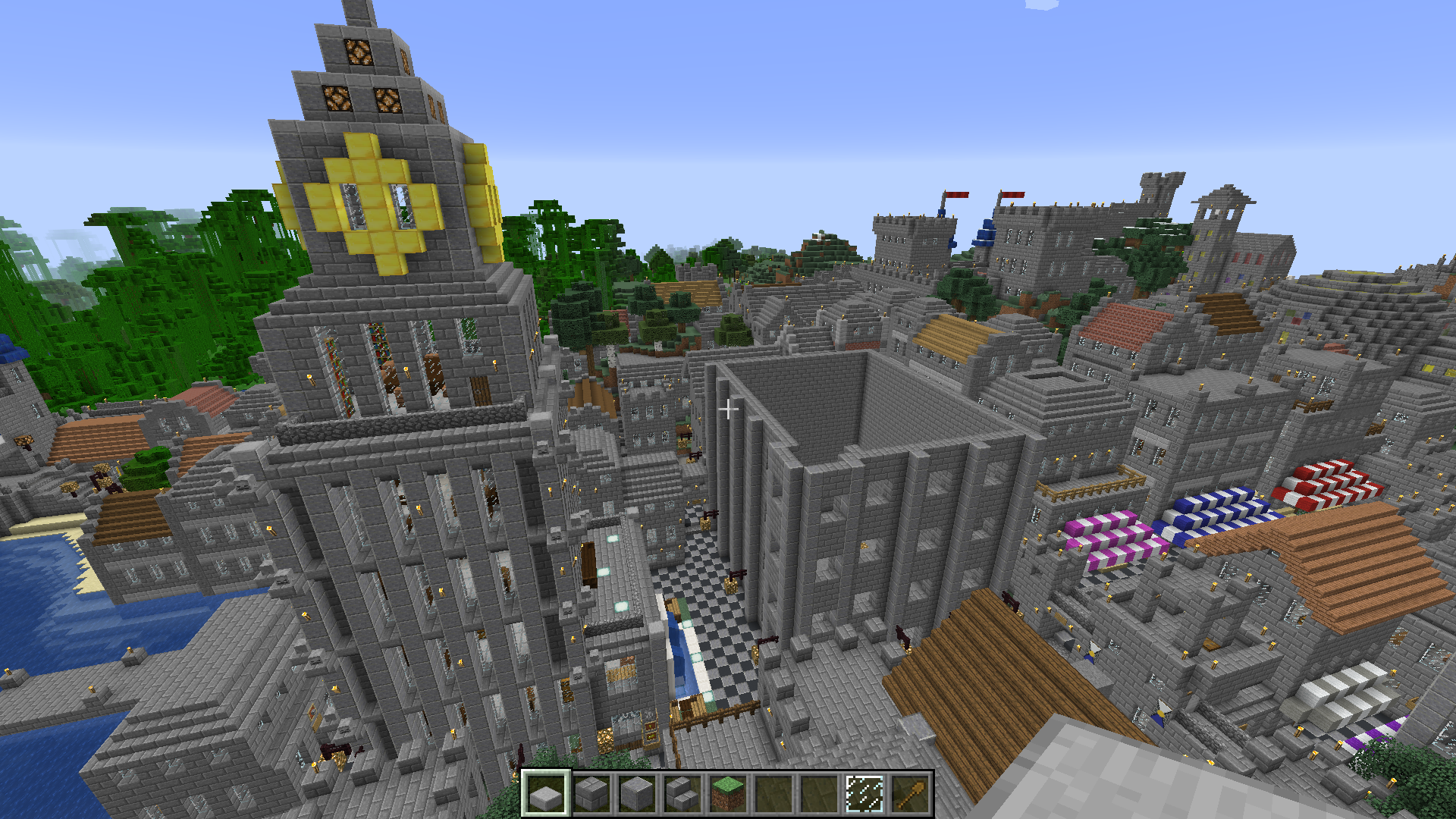
Task: Select the stone brick stairs slot
Action: click(x=682, y=794)
